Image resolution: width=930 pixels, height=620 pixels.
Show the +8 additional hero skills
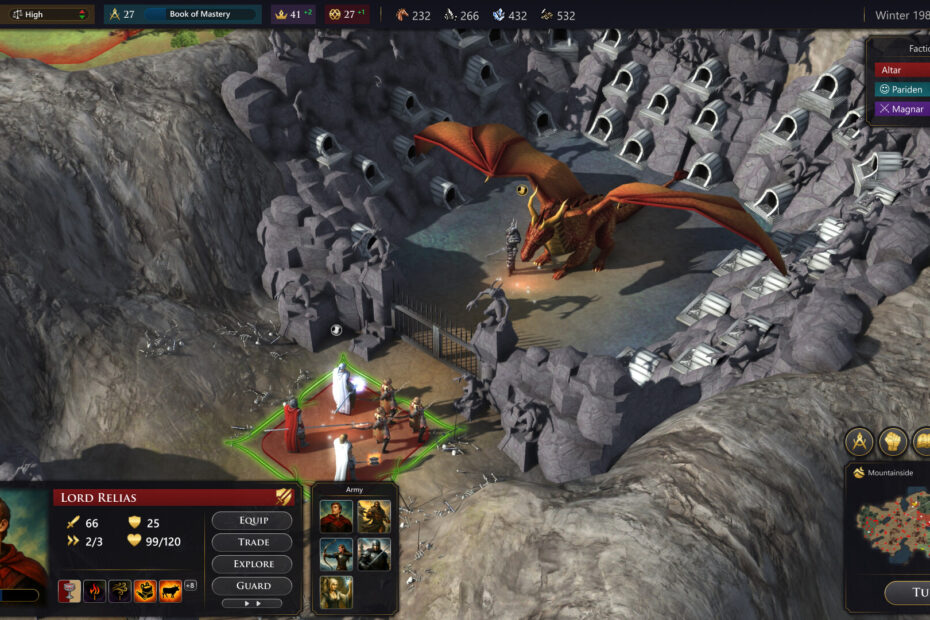point(190,586)
